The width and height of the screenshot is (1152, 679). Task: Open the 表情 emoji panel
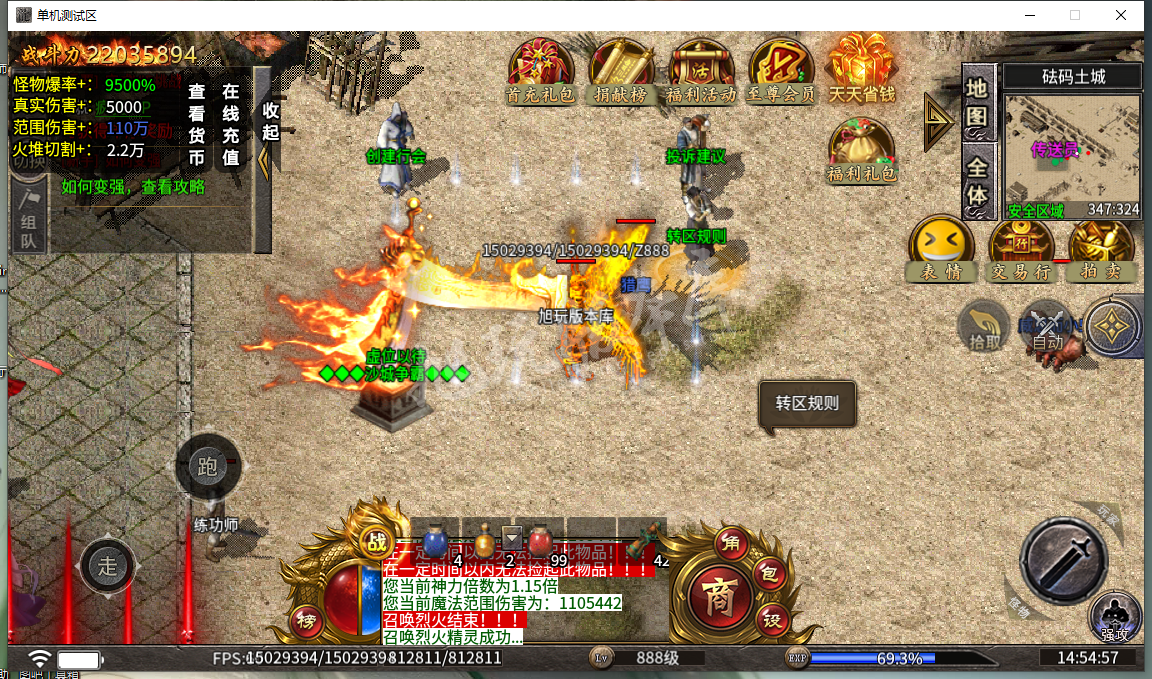tap(941, 248)
